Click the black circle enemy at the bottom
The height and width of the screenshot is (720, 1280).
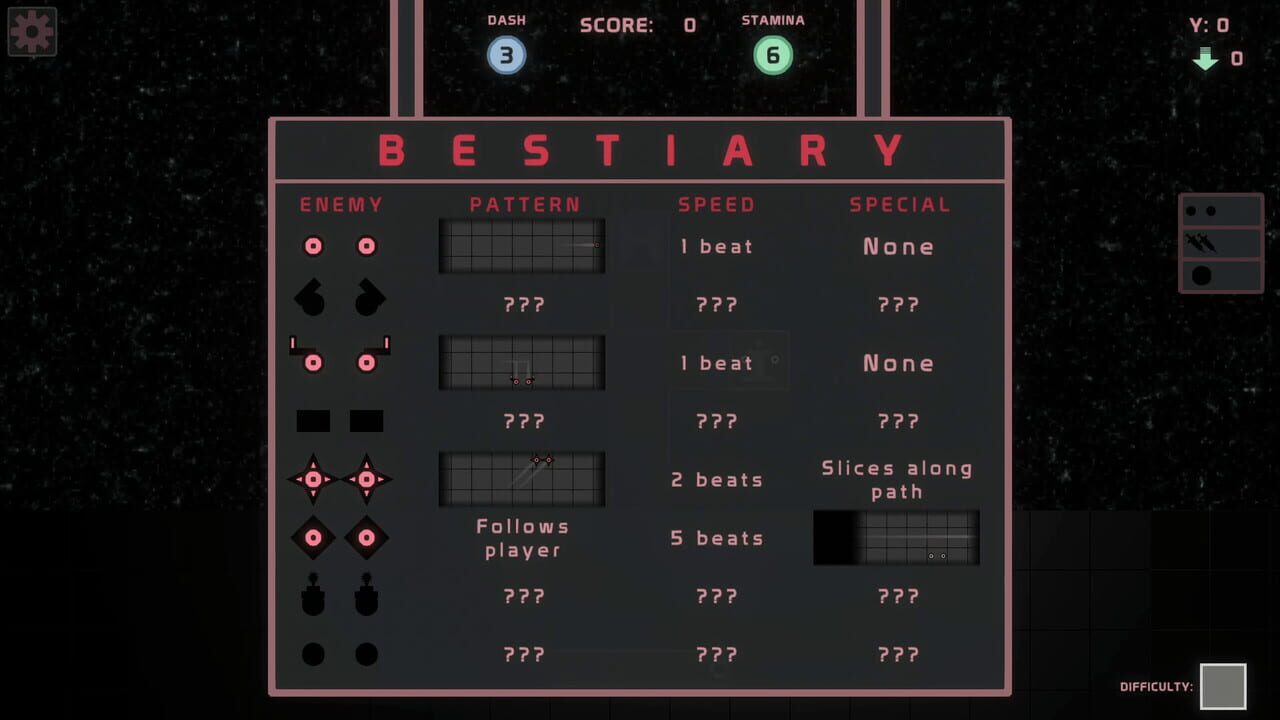(312, 653)
